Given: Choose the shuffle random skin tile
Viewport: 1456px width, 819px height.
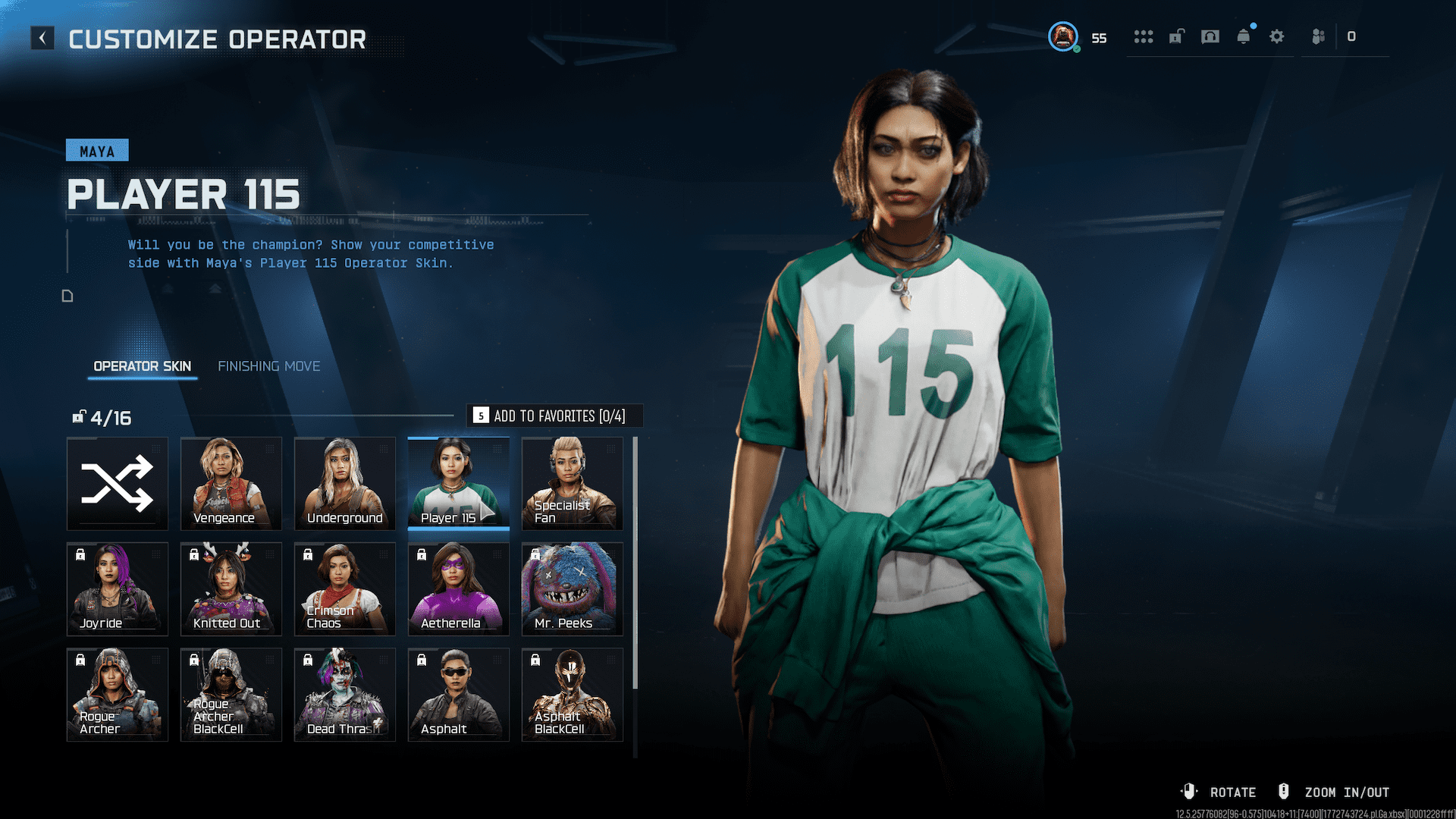Looking at the screenshot, I should (x=118, y=483).
